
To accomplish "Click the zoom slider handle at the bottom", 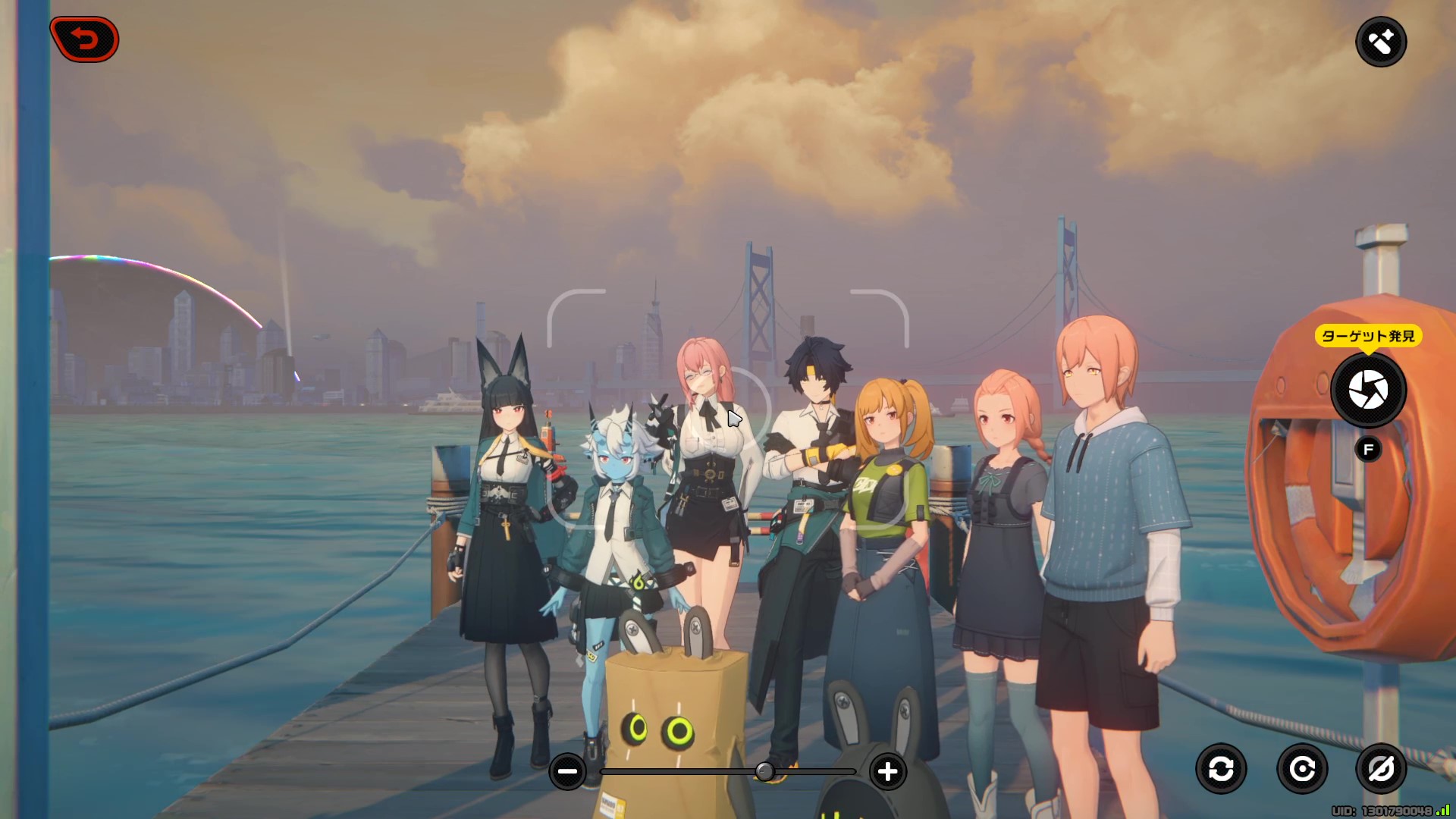I will (x=767, y=772).
